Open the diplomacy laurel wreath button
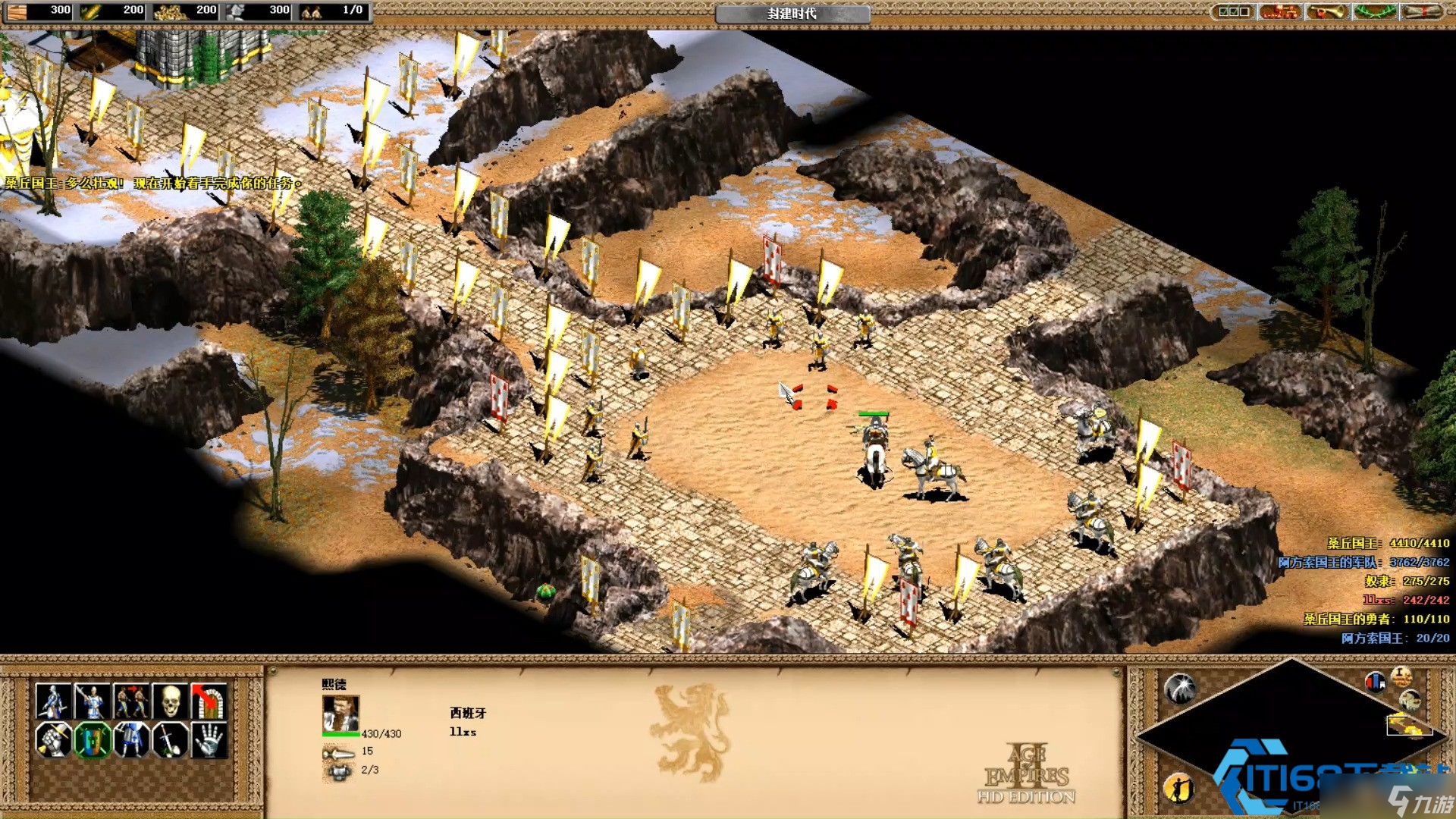The image size is (1456, 819). pos(1375,11)
